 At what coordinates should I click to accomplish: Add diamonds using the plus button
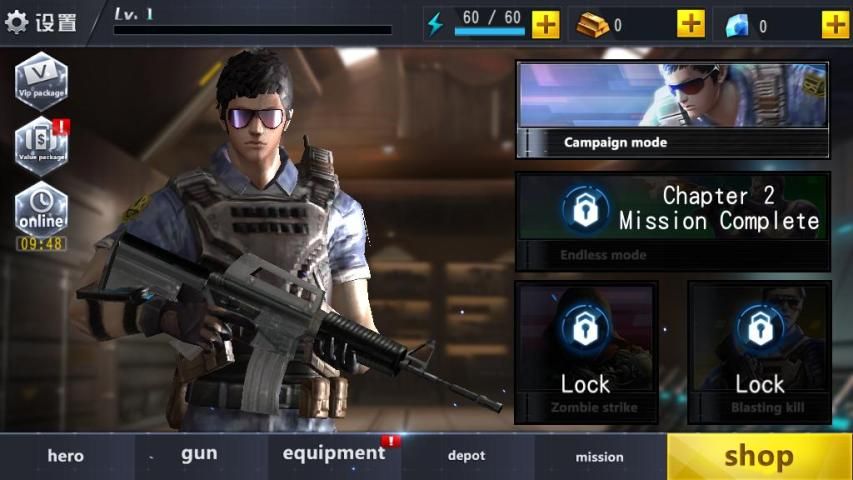point(835,24)
